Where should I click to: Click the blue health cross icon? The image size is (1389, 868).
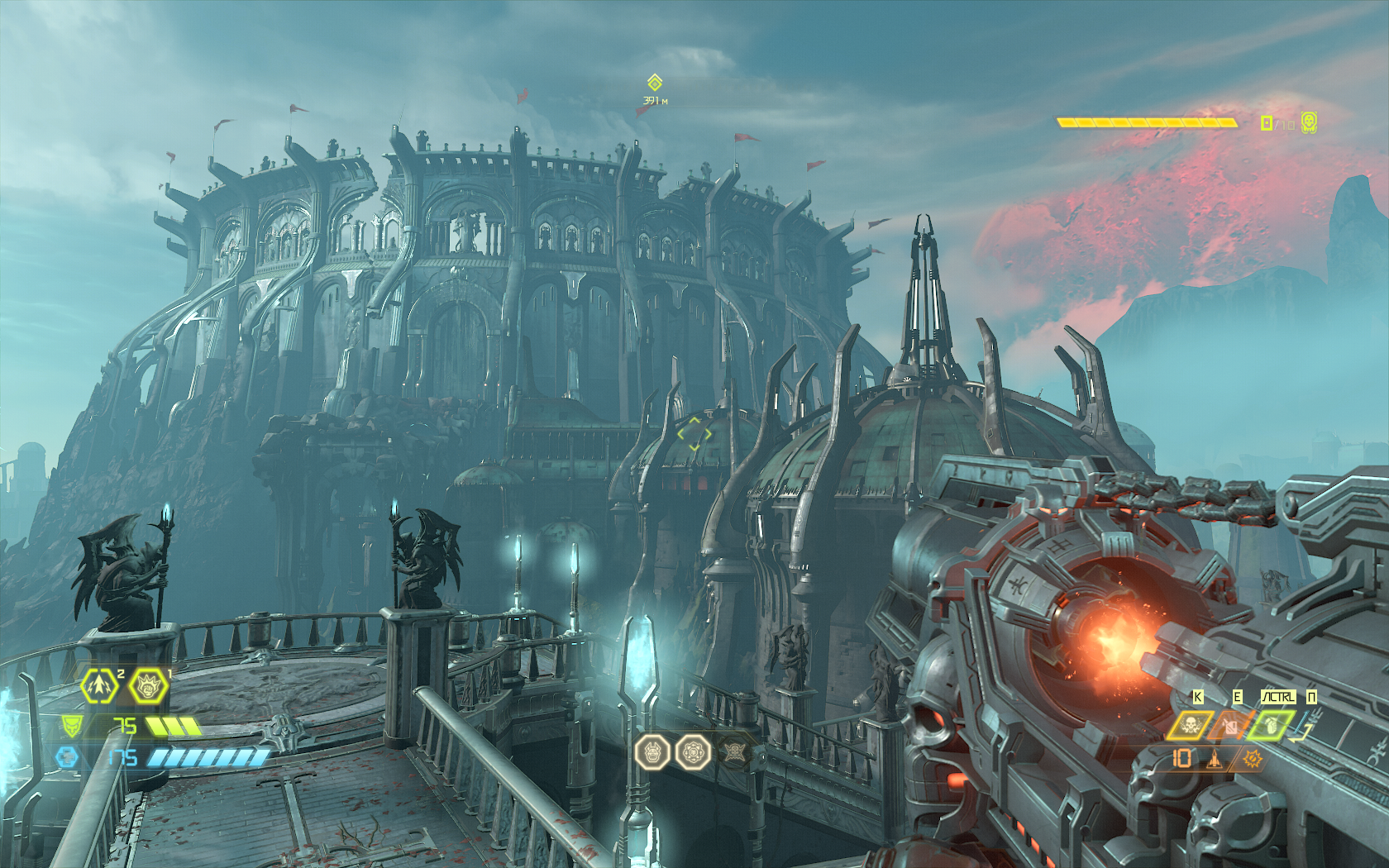[x=68, y=756]
